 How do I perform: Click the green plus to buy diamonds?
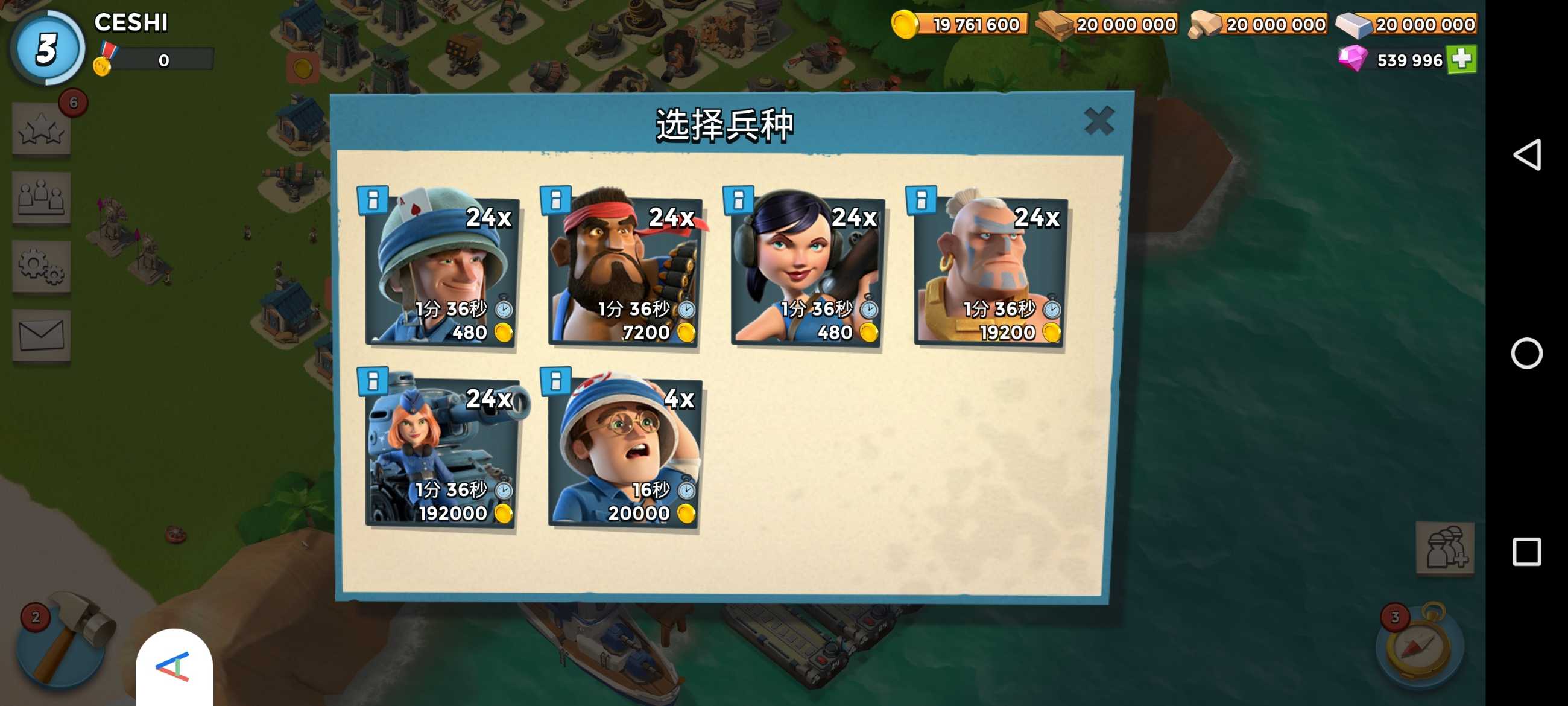click(1461, 59)
